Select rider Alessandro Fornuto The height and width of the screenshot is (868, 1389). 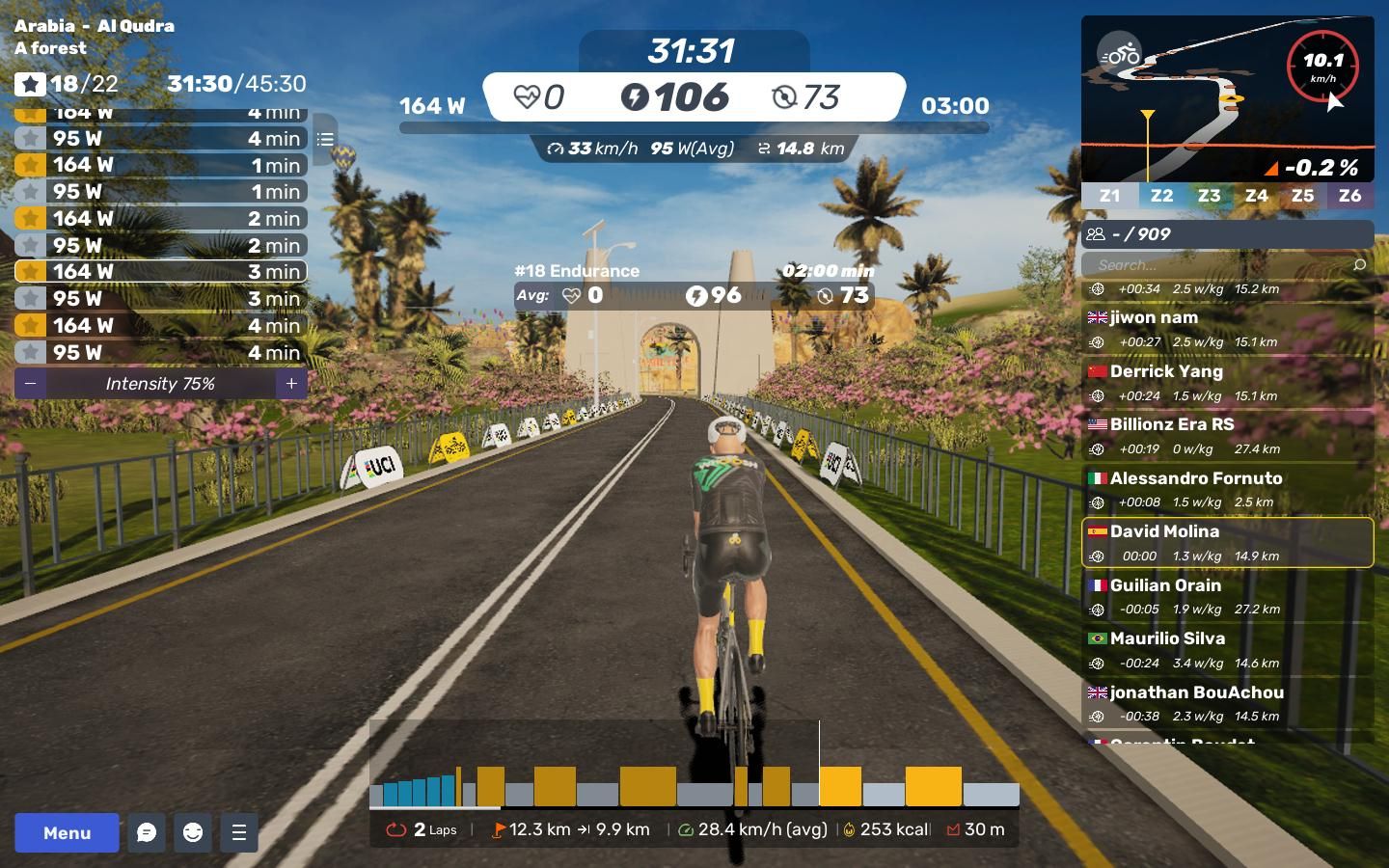(1227, 489)
